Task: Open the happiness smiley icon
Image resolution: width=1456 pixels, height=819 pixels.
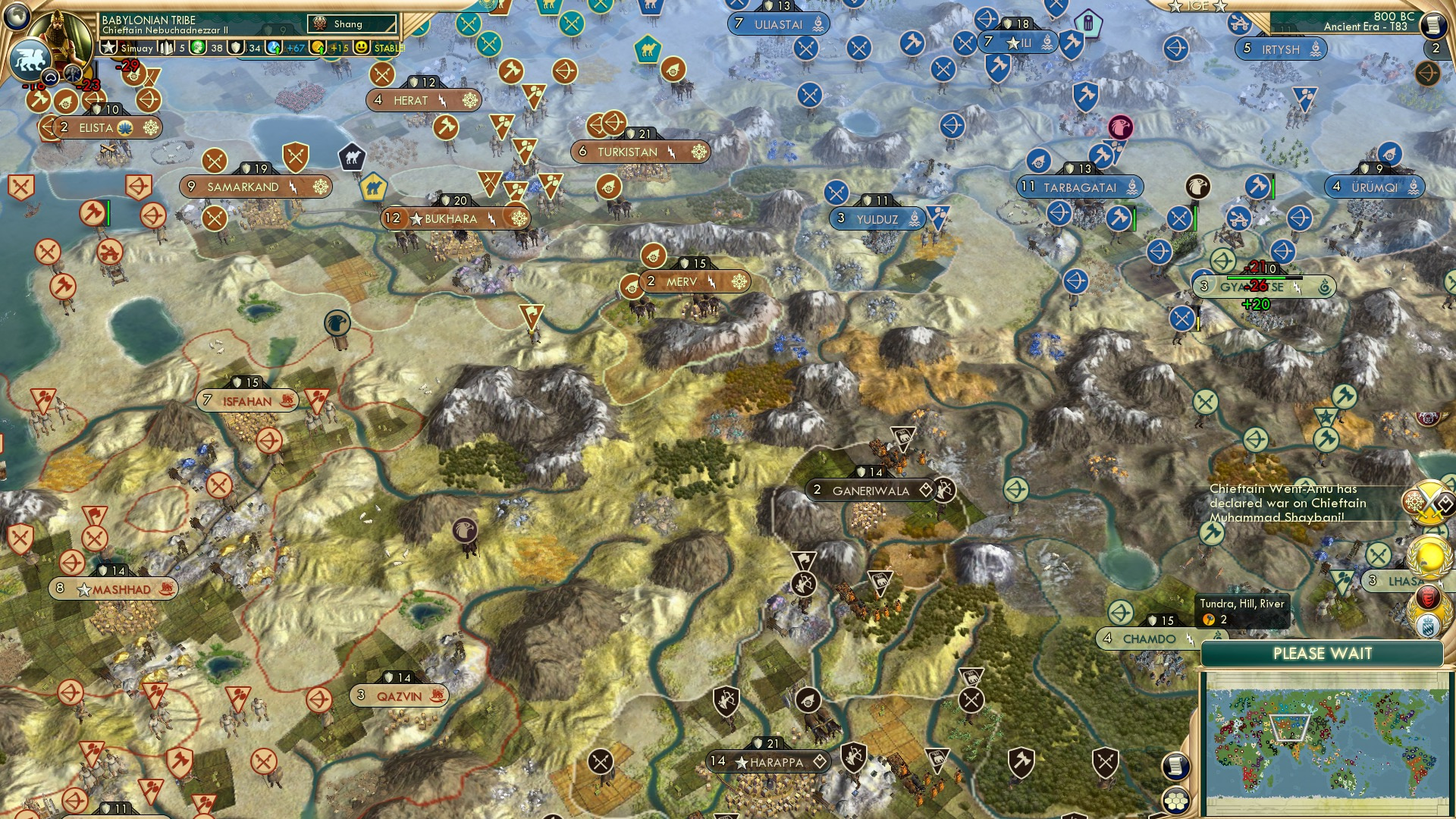Action: pyautogui.click(x=362, y=48)
